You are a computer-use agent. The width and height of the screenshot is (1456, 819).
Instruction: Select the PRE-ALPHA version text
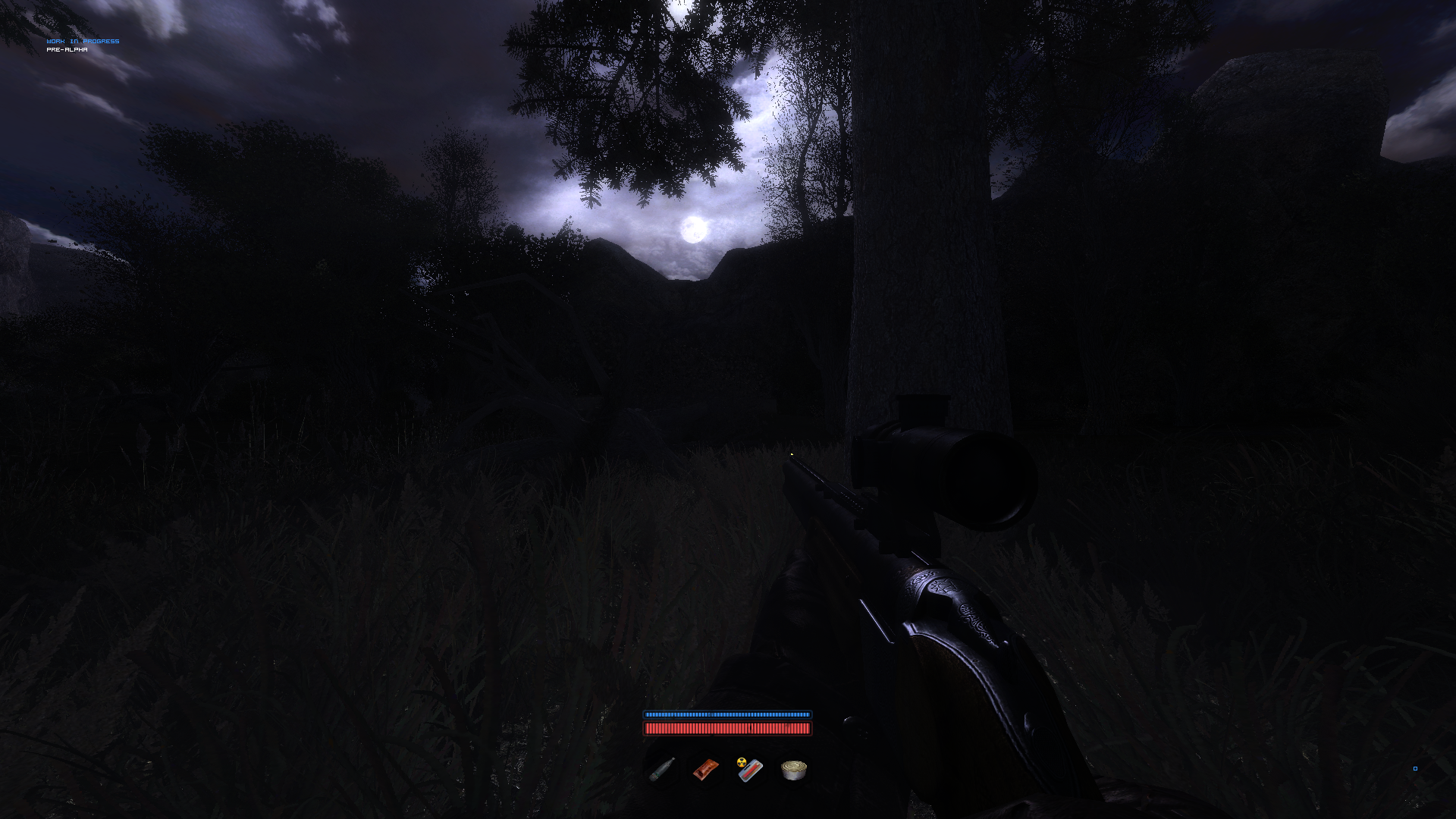[67, 50]
